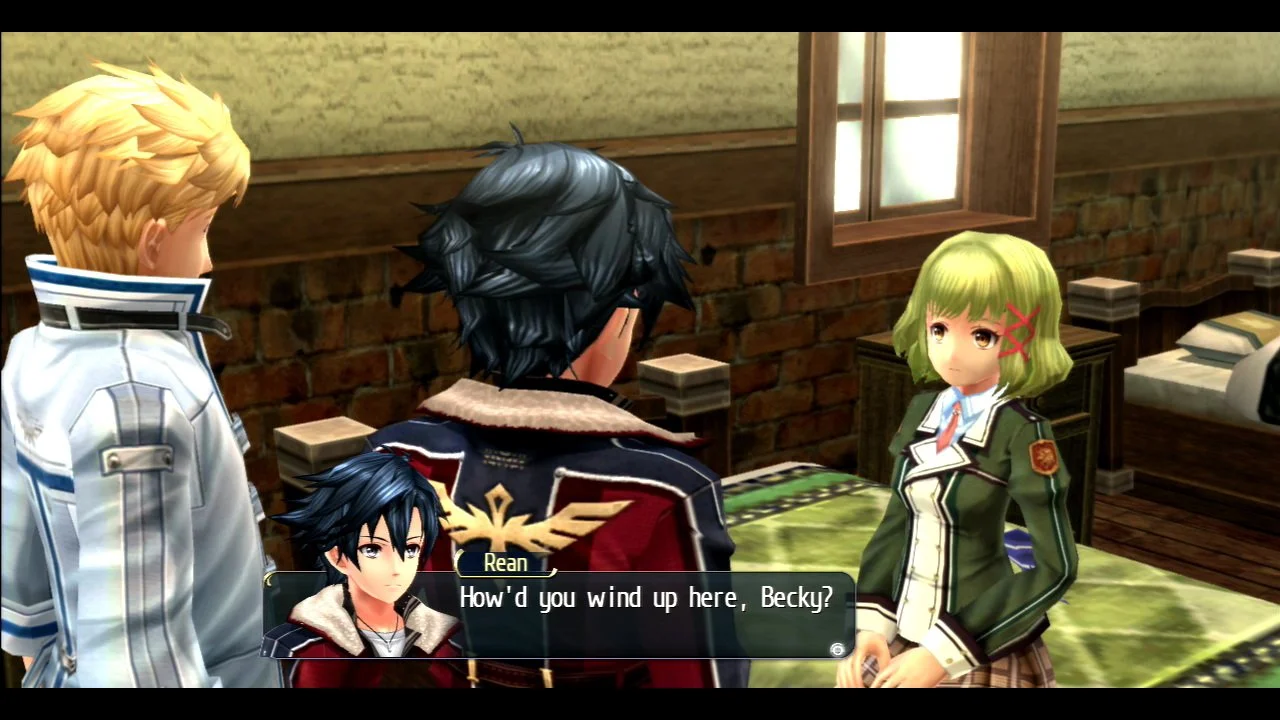Select the blond-haired character on the left
The width and height of the screenshot is (1280, 720).
(120, 300)
